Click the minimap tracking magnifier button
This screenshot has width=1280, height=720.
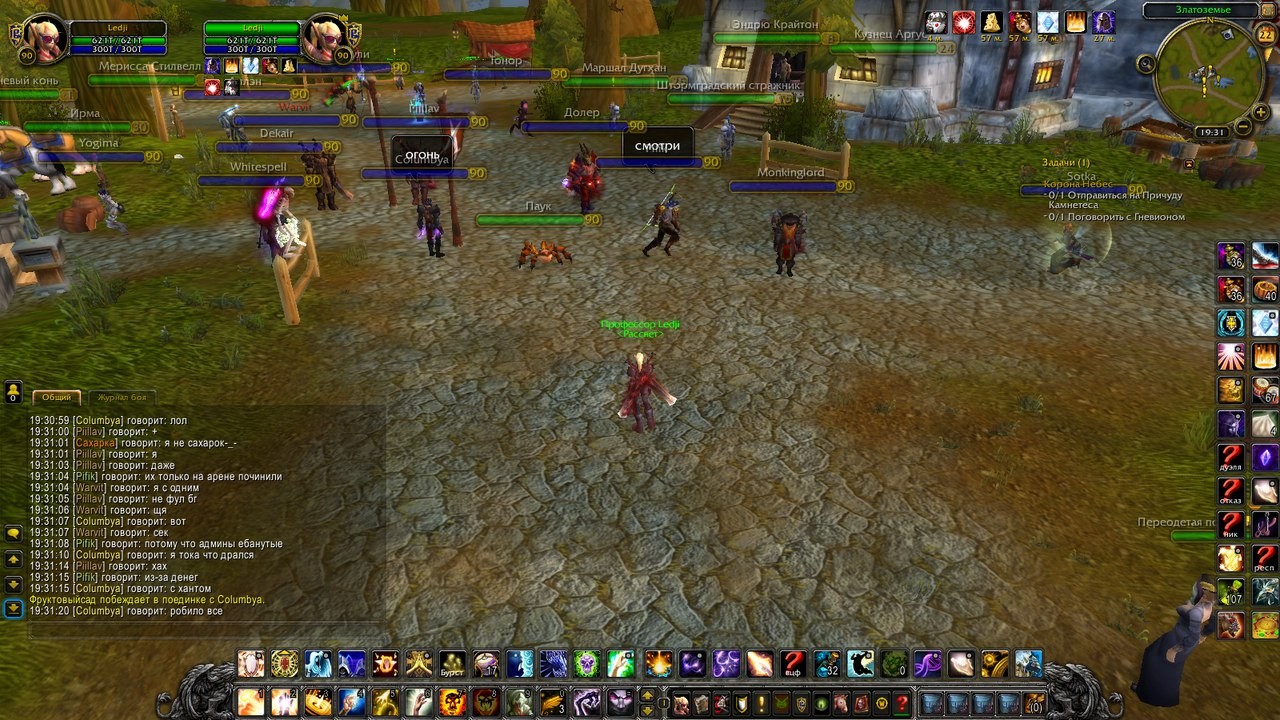(1146, 64)
